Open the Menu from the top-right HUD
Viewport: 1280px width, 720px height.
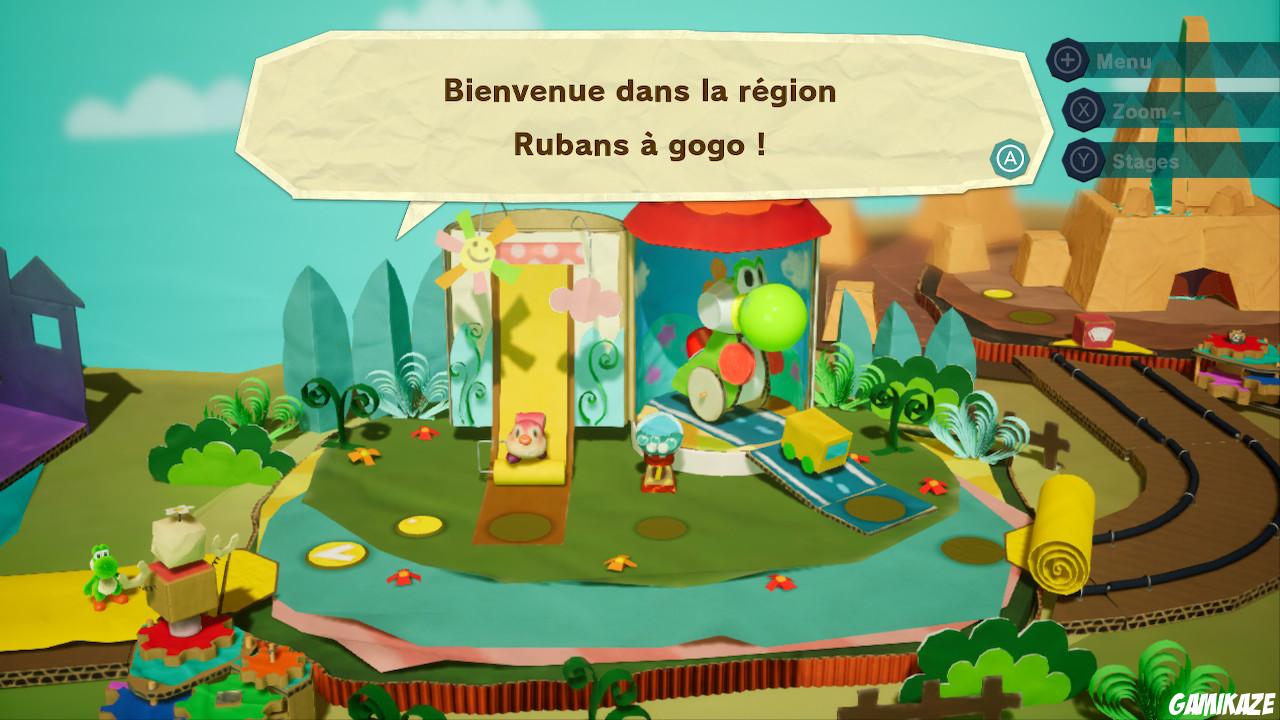[x=1123, y=59]
